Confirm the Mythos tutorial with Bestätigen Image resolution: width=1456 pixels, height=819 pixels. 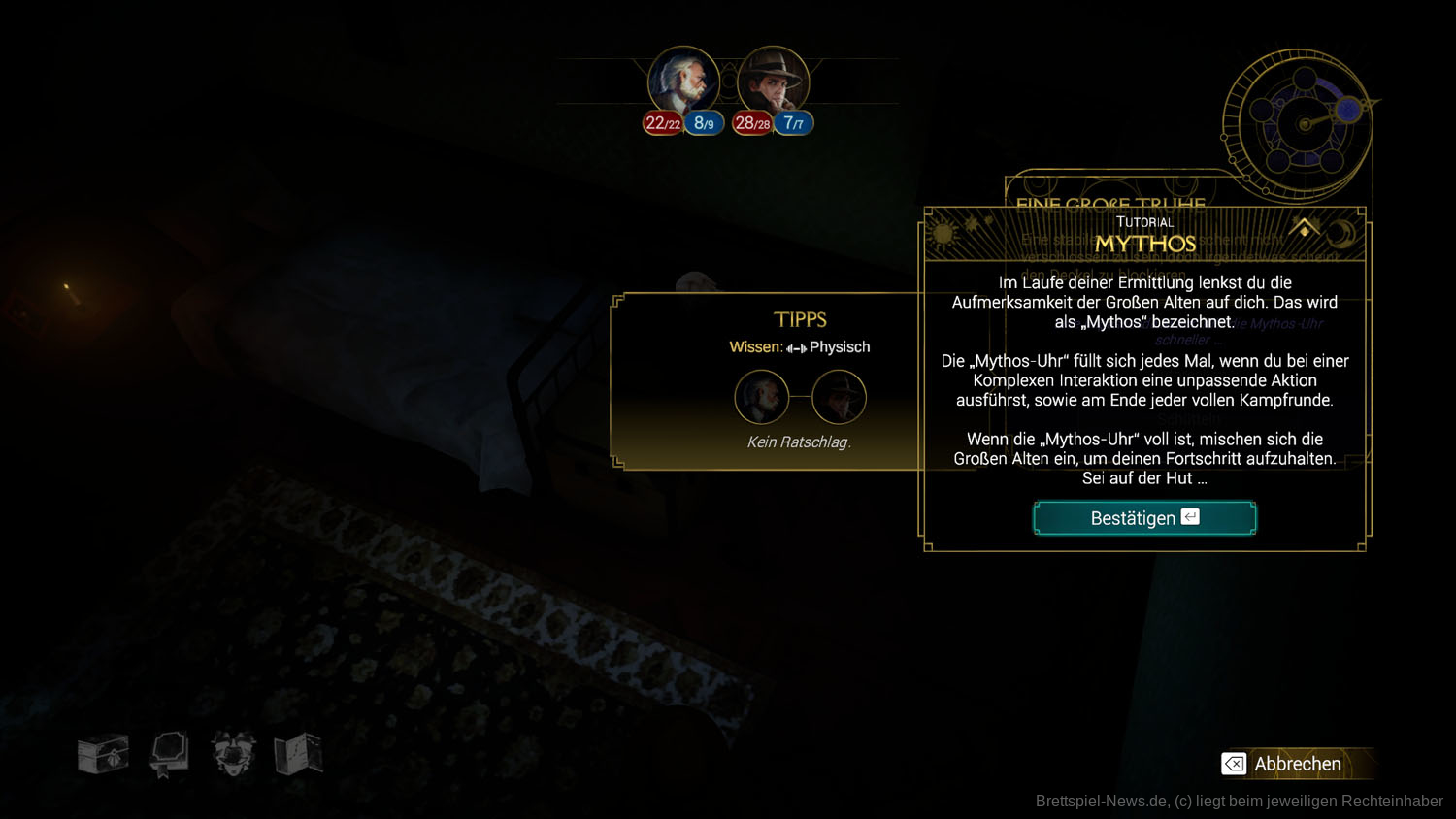tap(1144, 518)
